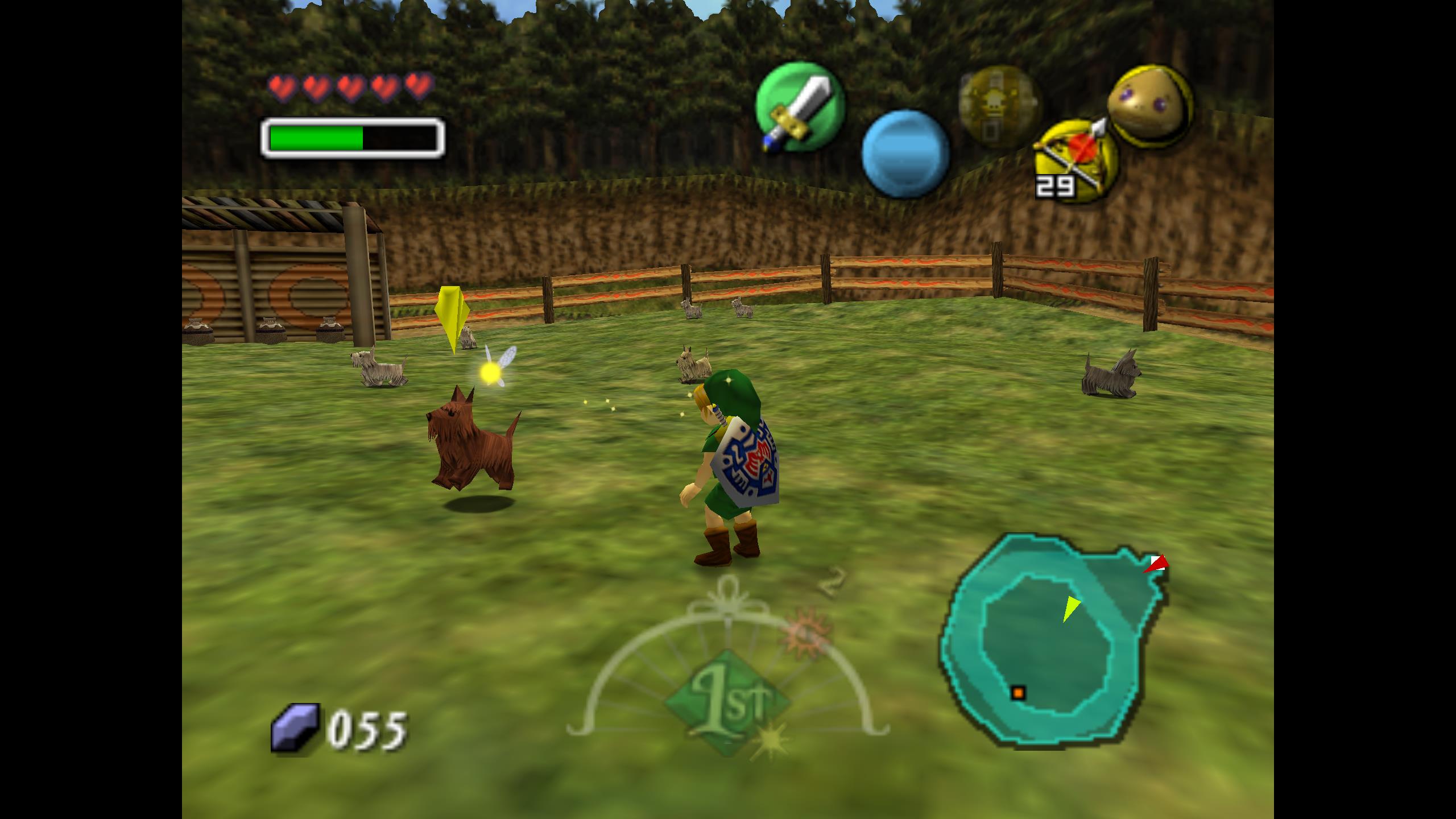The height and width of the screenshot is (819, 1456).
Task: Click the sun marker on the clock dial
Action: [806, 632]
